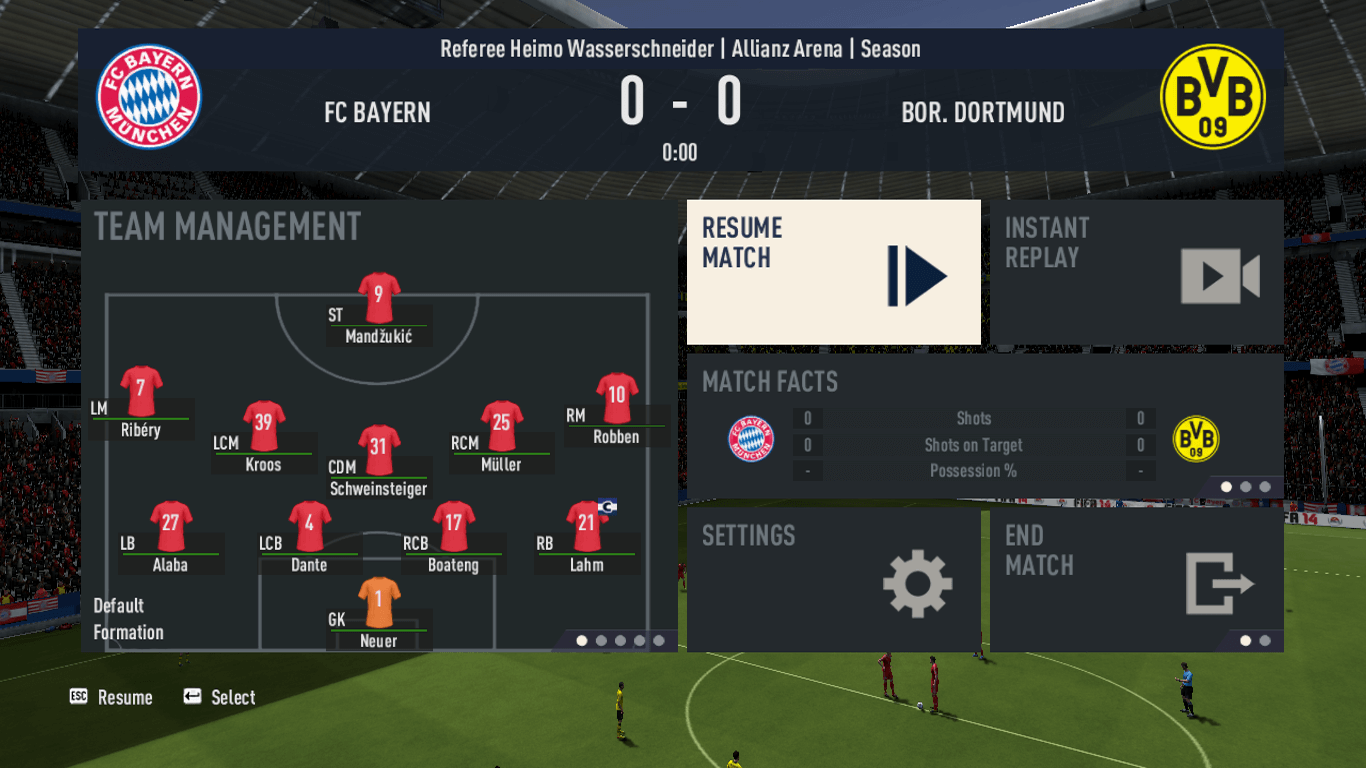Open the Instant Replay tile
This screenshot has width=1366, height=768.
[1136, 272]
